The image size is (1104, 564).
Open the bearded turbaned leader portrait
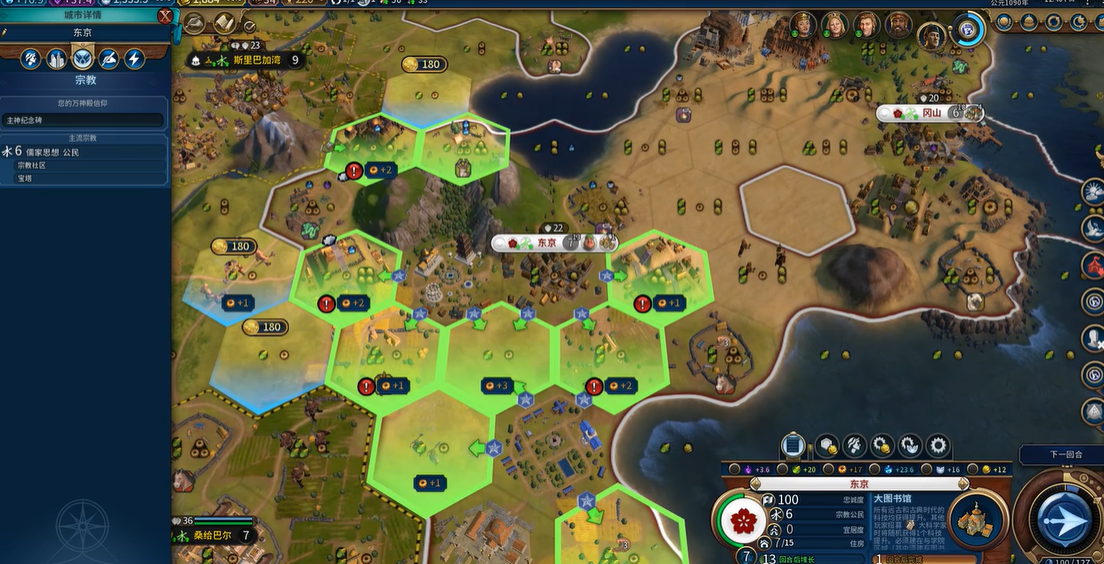[899, 26]
